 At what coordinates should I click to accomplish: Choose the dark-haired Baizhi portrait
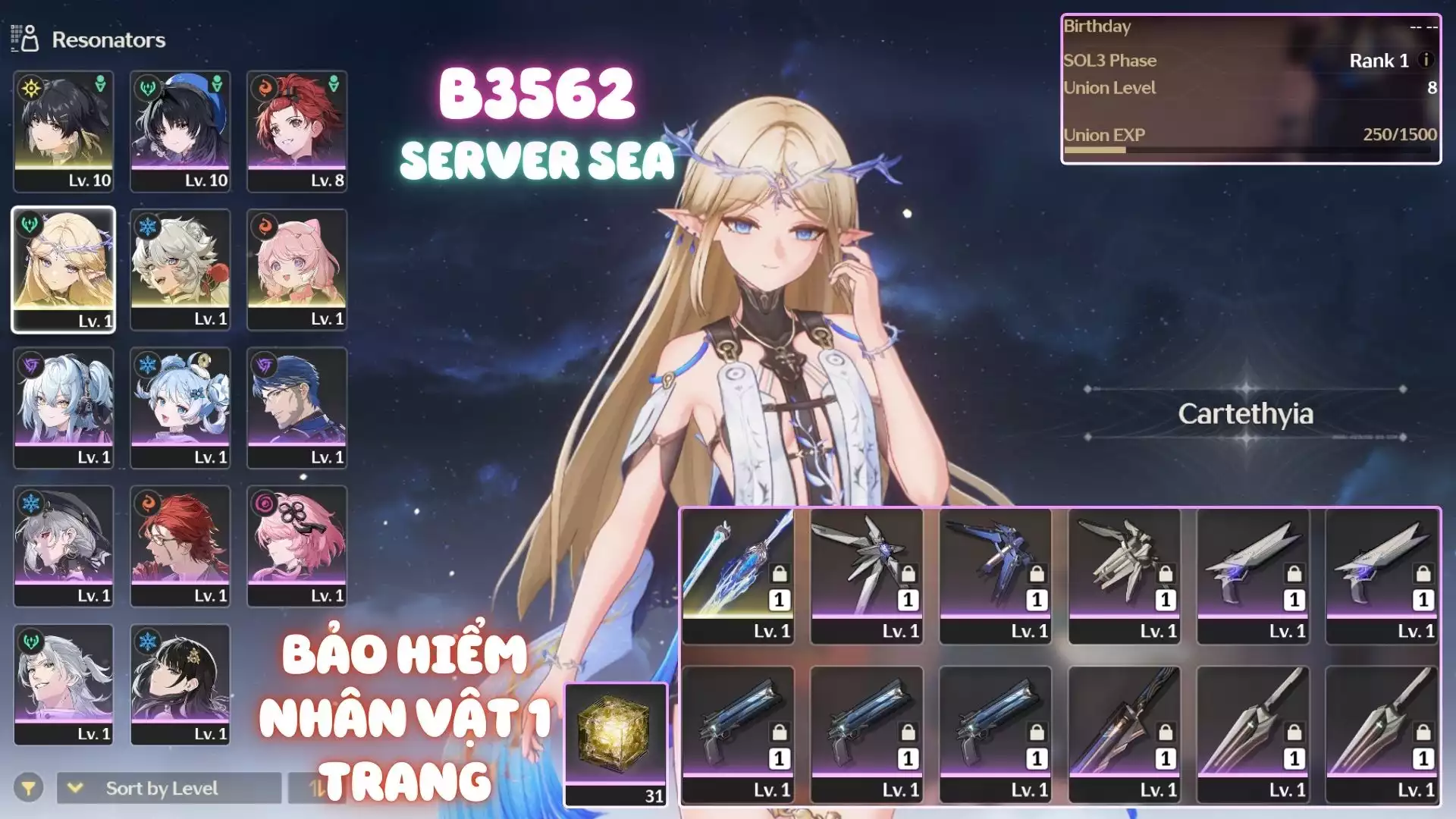180,684
